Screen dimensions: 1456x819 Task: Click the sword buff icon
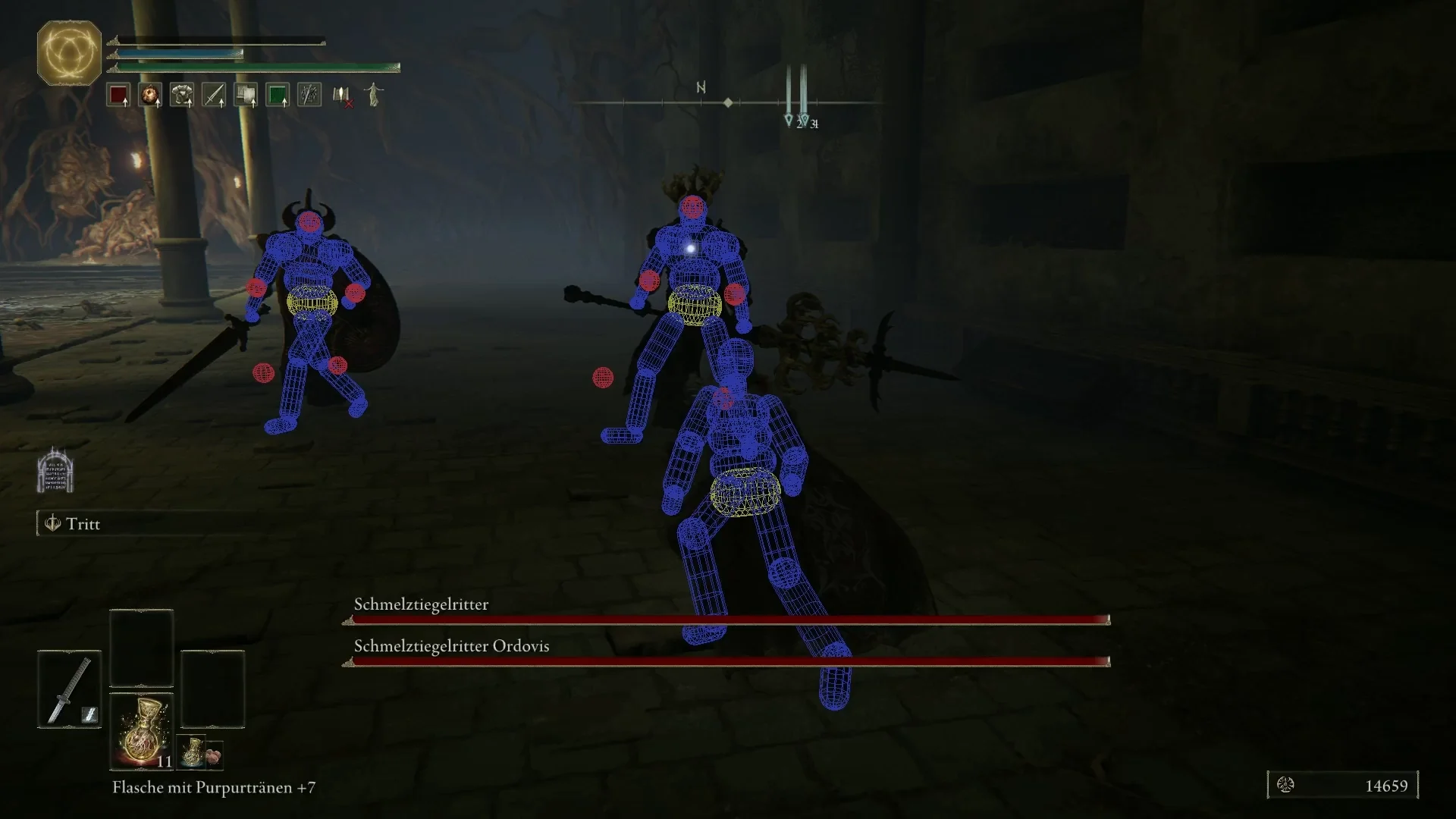(x=213, y=94)
